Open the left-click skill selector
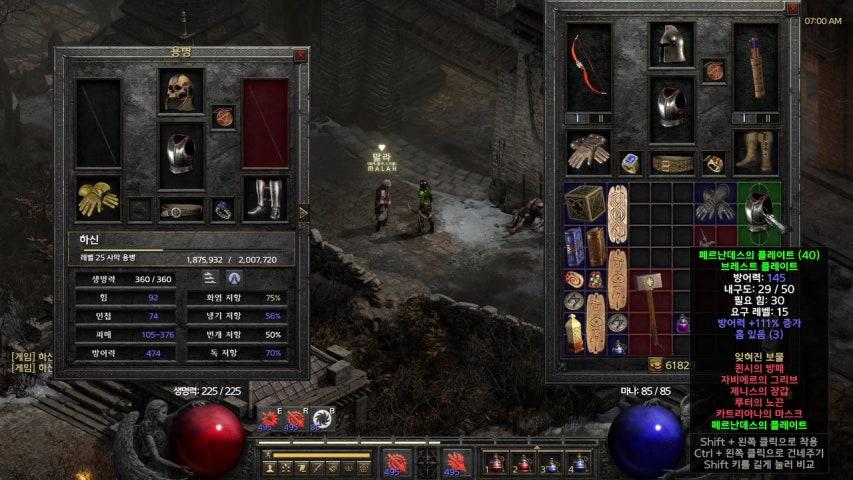This screenshot has width=853, height=480. click(395, 464)
